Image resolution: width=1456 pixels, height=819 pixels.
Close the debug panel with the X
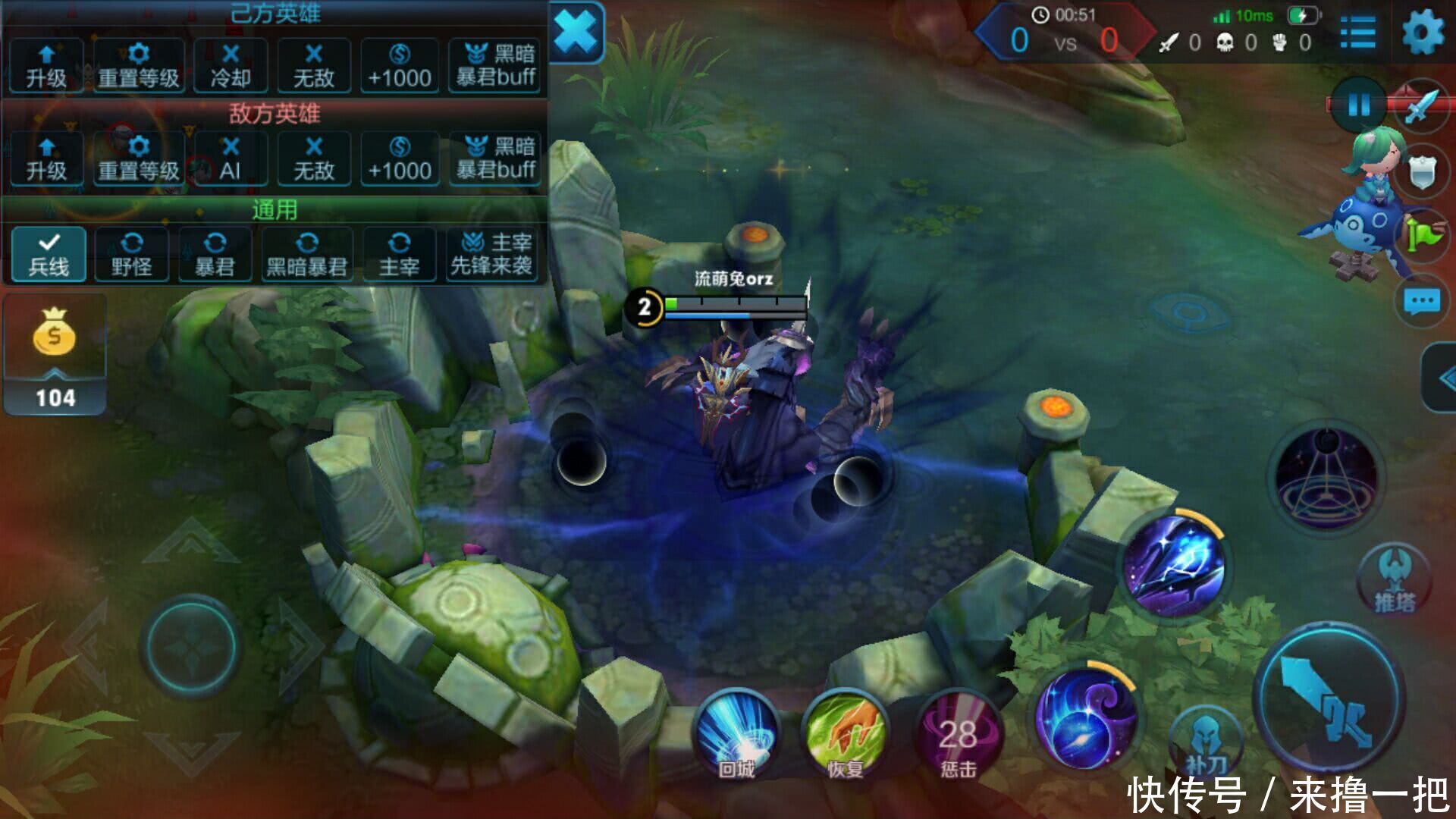[576, 33]
